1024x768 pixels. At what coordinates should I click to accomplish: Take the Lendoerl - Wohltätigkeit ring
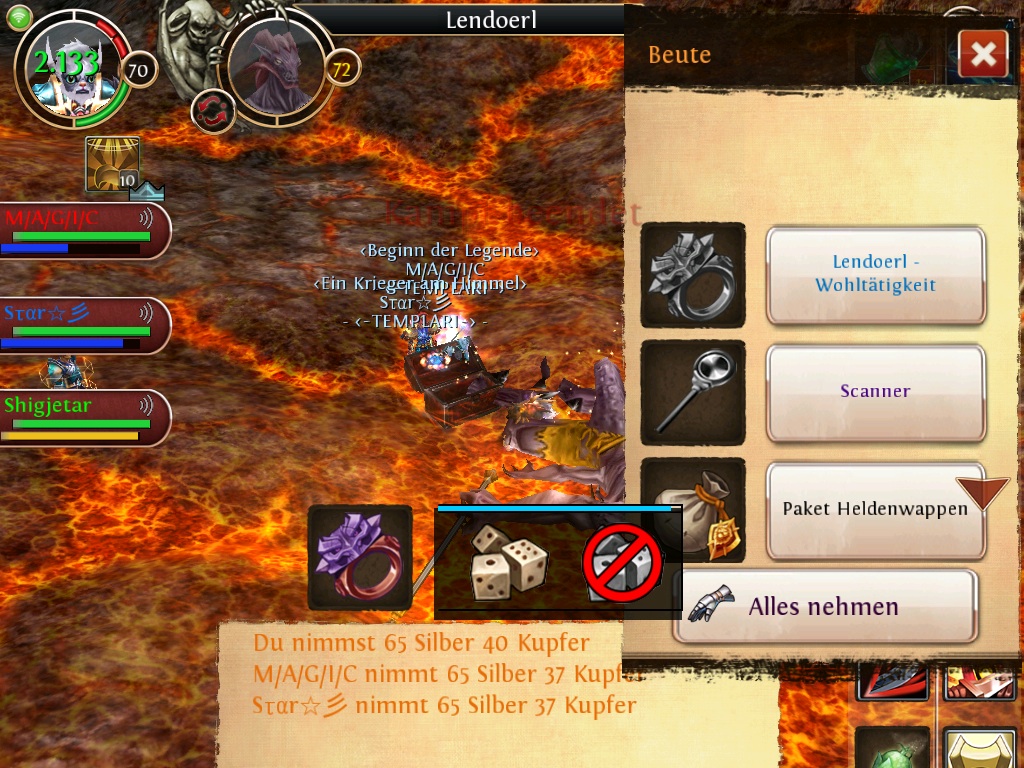click(875, 275)
